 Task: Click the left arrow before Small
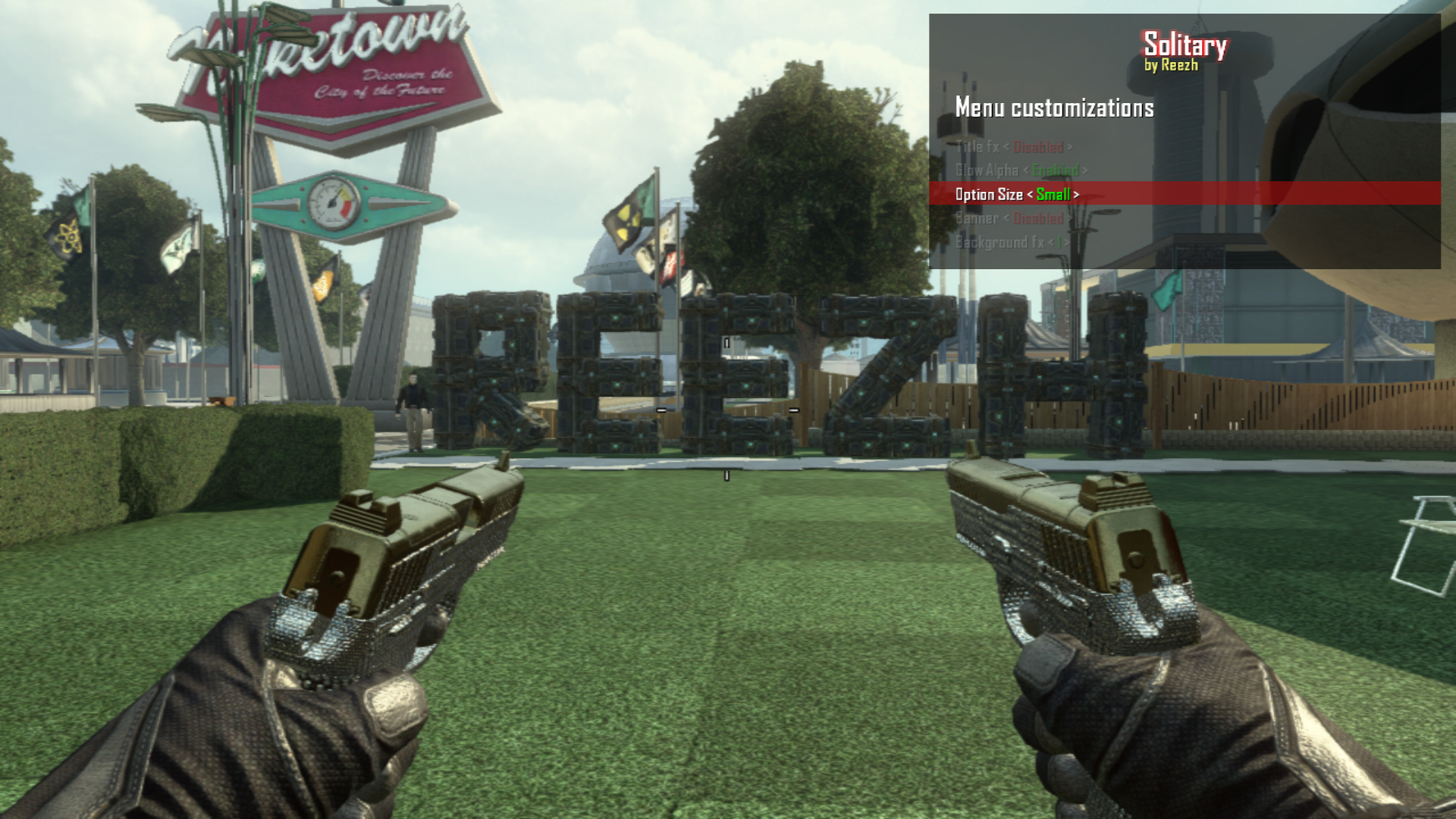coord(1030,195)
